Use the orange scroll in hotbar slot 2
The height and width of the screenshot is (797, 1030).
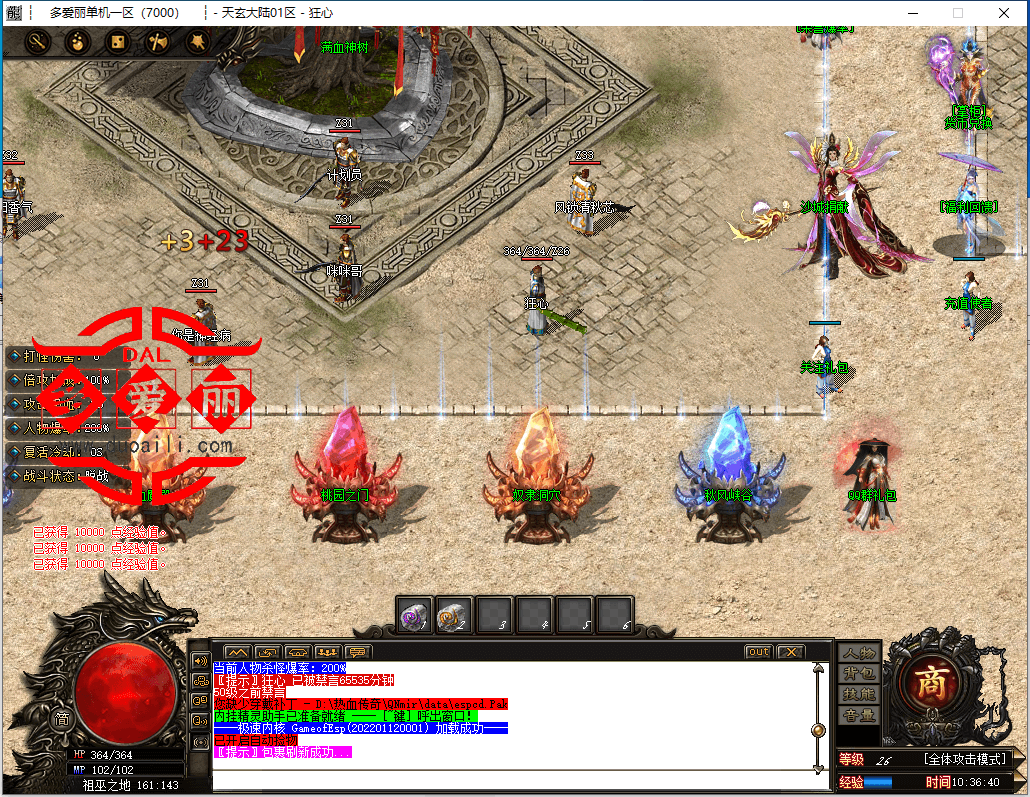tap(455, 614)
